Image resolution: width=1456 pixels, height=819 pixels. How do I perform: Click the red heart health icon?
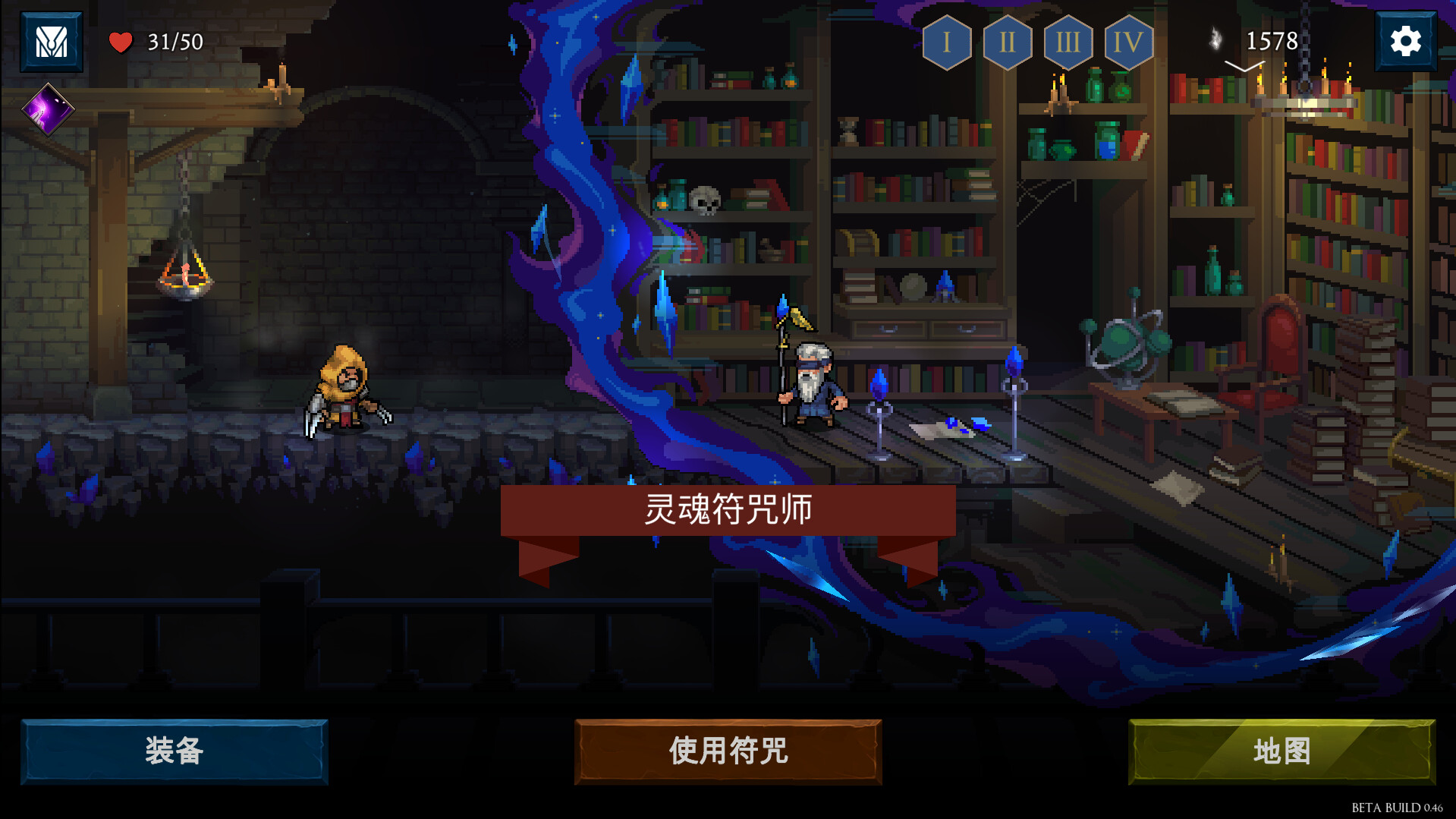[x=120, y=42]
